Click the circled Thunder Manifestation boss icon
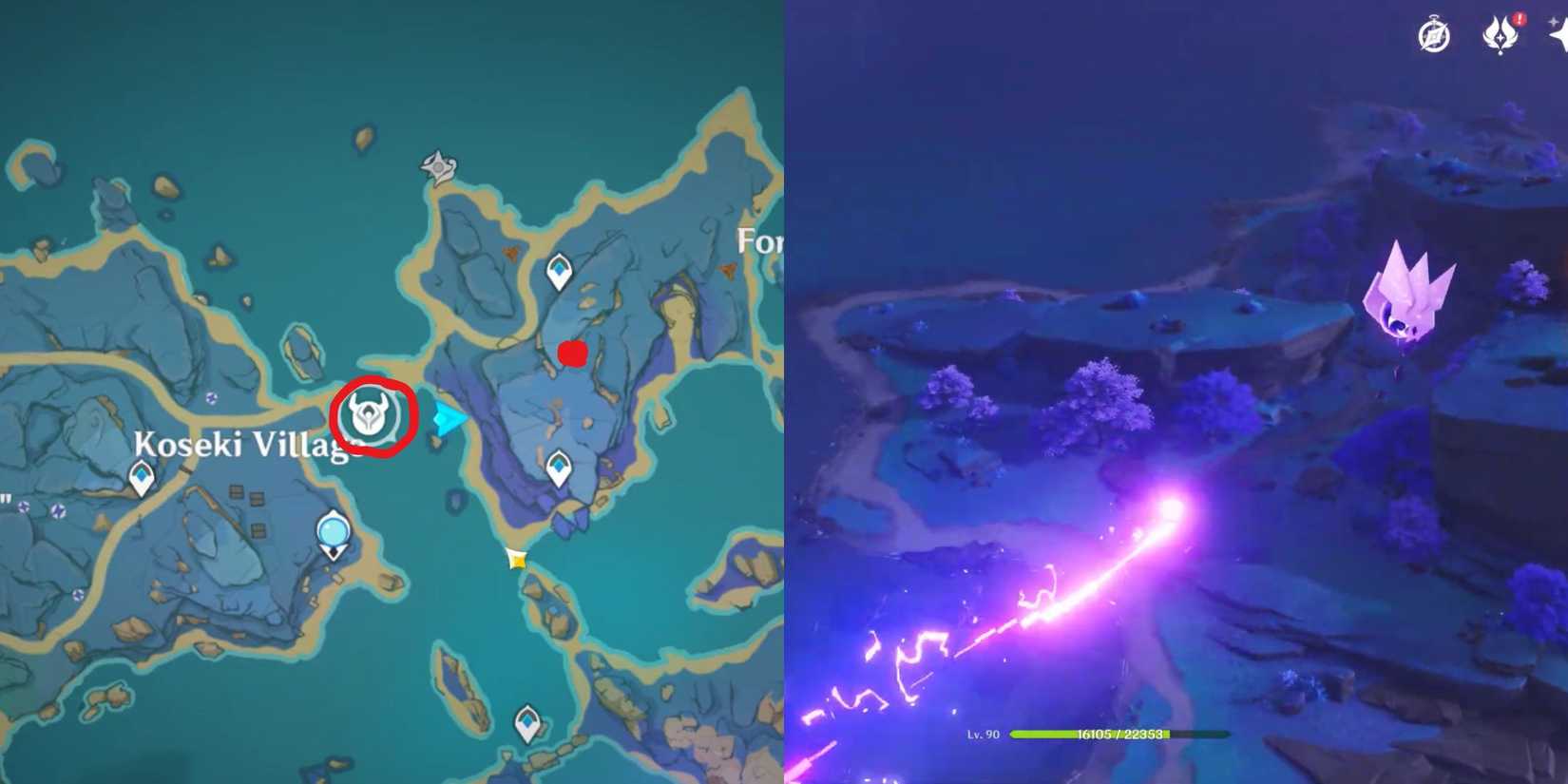This screenshot has height=784, width=1568. [x=371, y=414]
